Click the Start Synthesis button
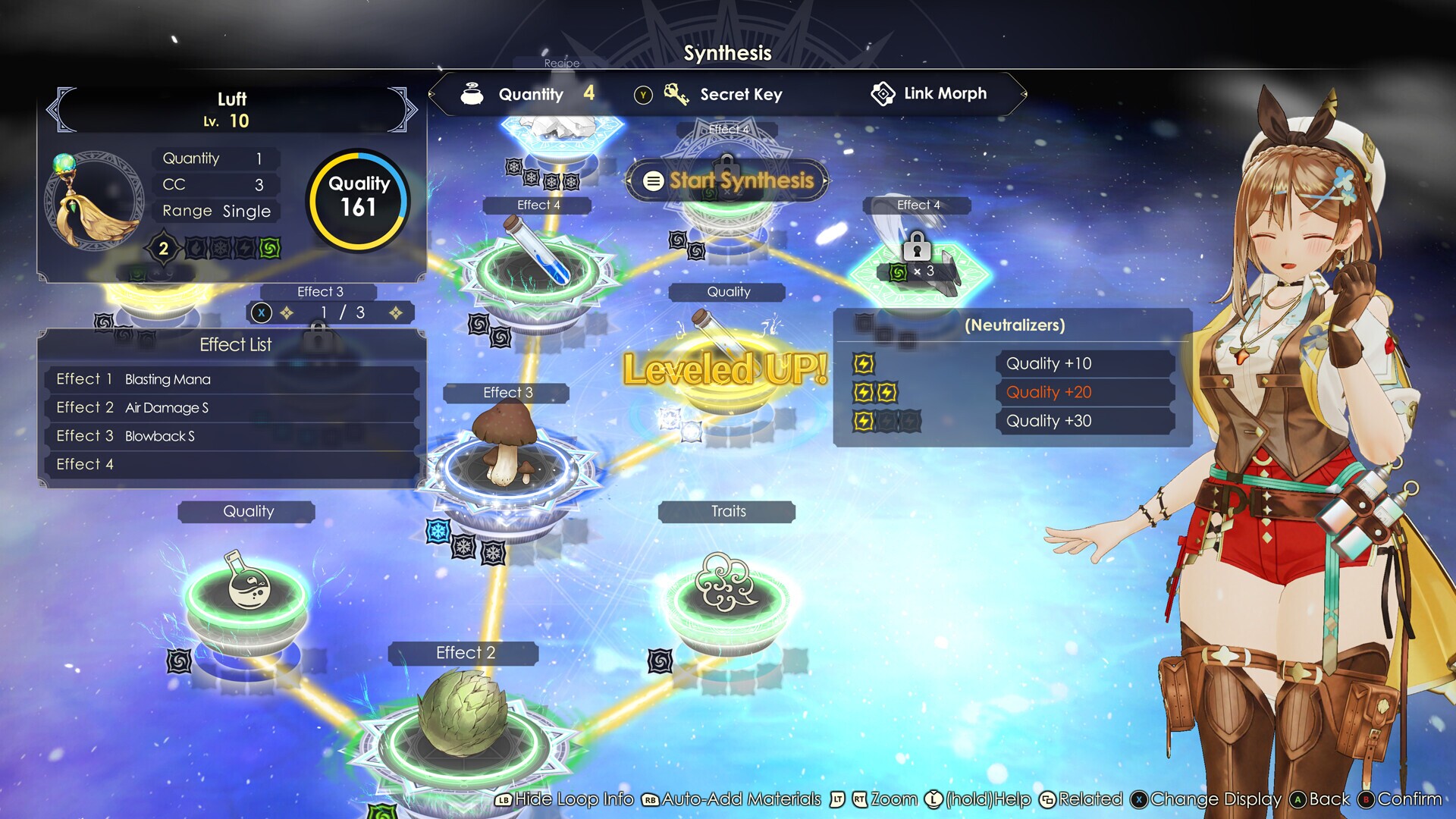1456x819 pixels. (726, 180)
